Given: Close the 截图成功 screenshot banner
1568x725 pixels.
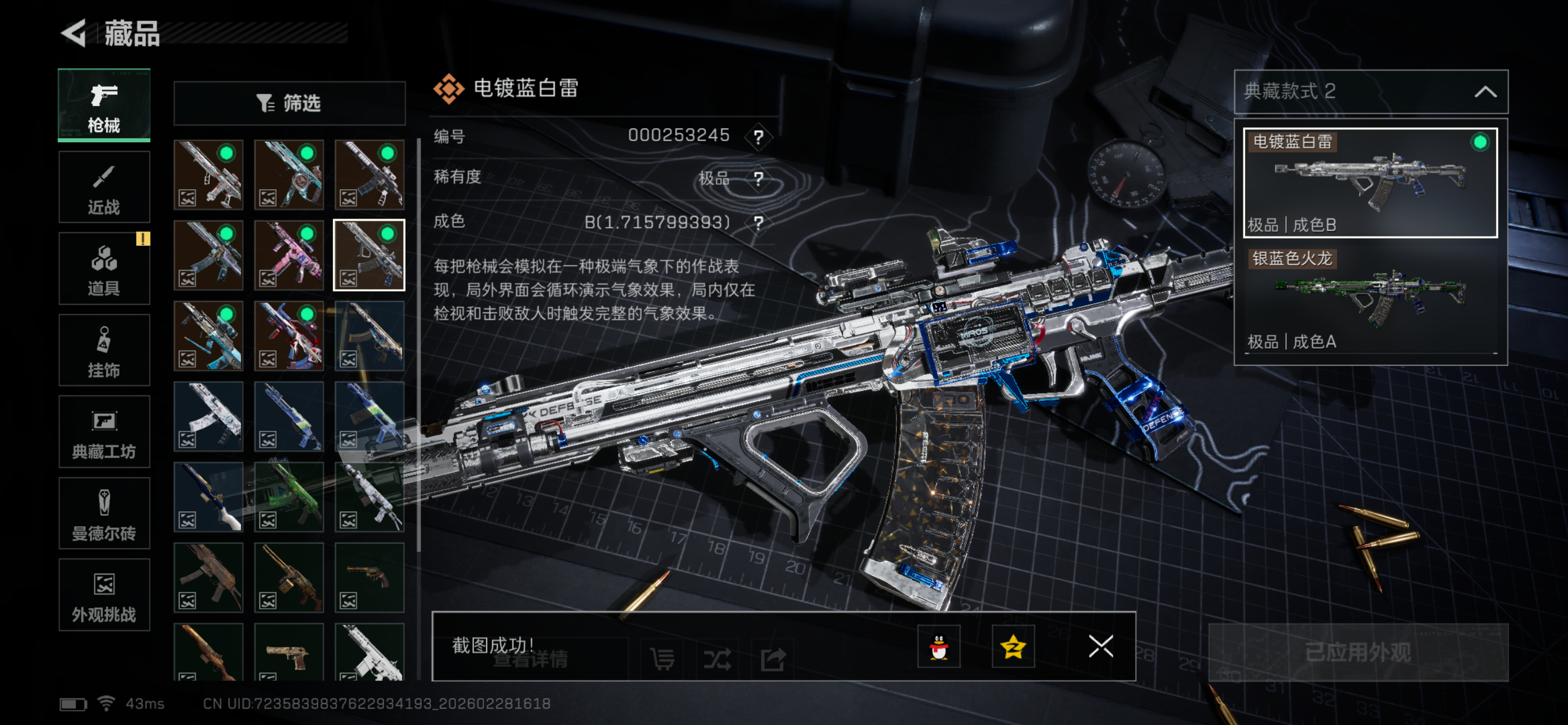Looking at the screenshot, I should coord(1101,647).
